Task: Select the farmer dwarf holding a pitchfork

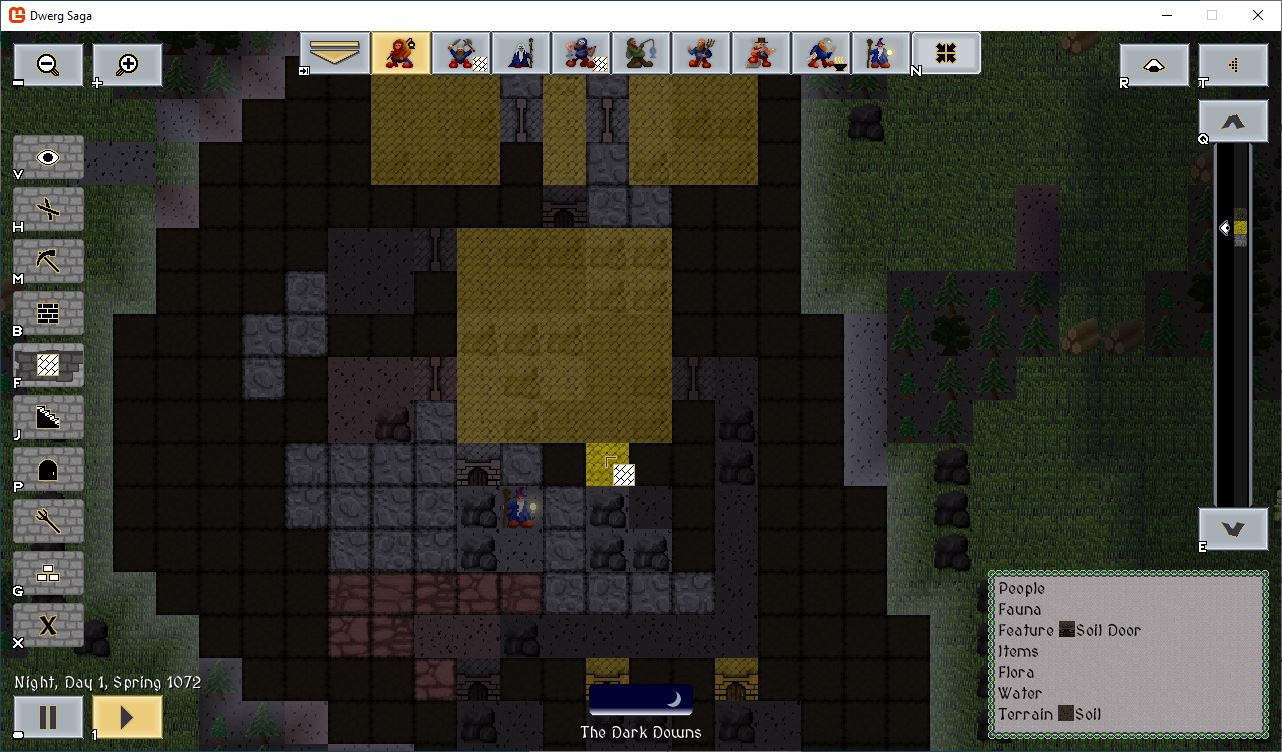Action: pos(701,53)
